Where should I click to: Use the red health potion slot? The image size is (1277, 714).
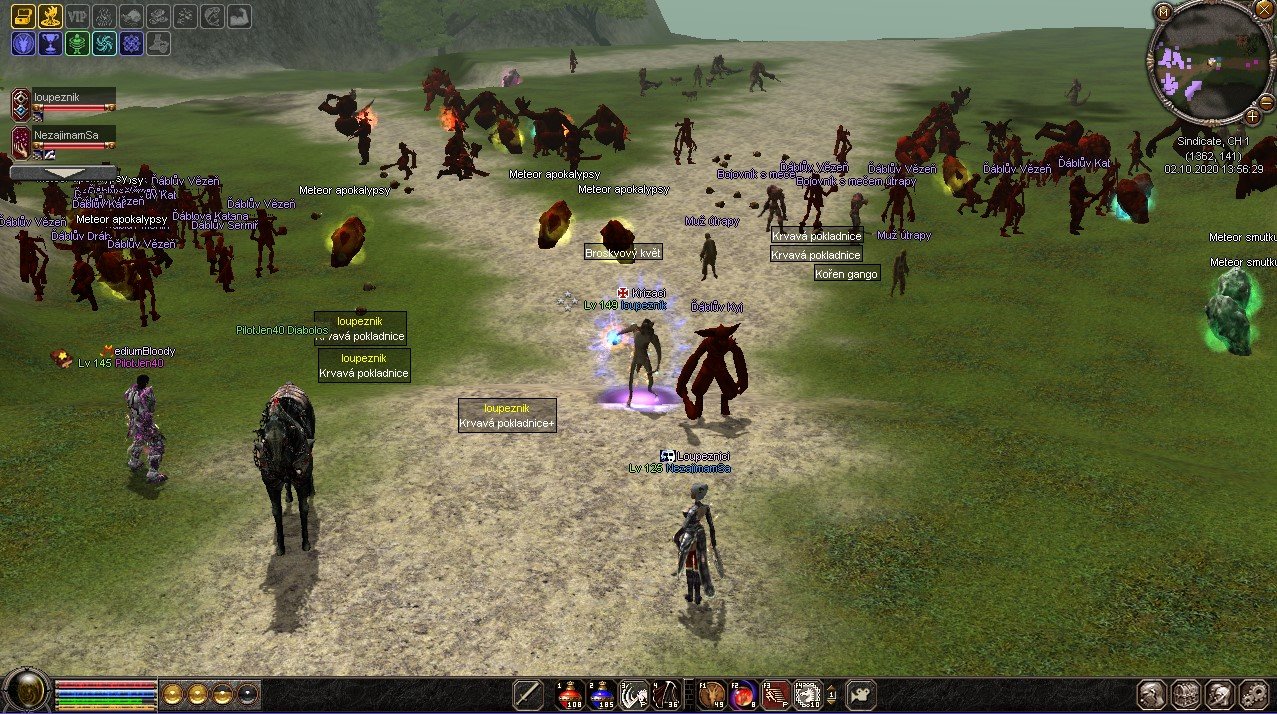[570, 693]
